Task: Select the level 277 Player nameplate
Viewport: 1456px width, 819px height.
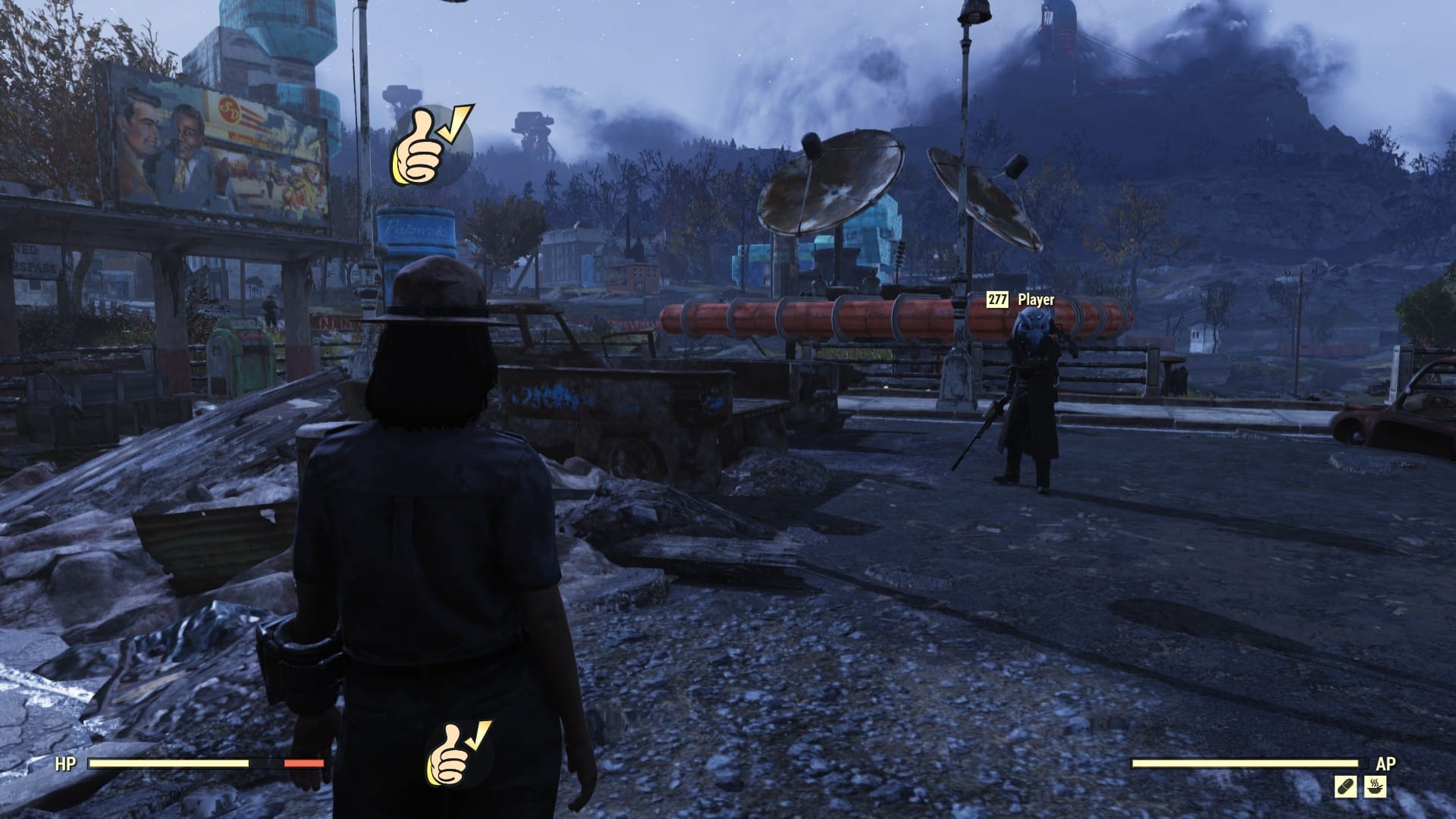Action: pyautogui.click(x=1021, y=300)
